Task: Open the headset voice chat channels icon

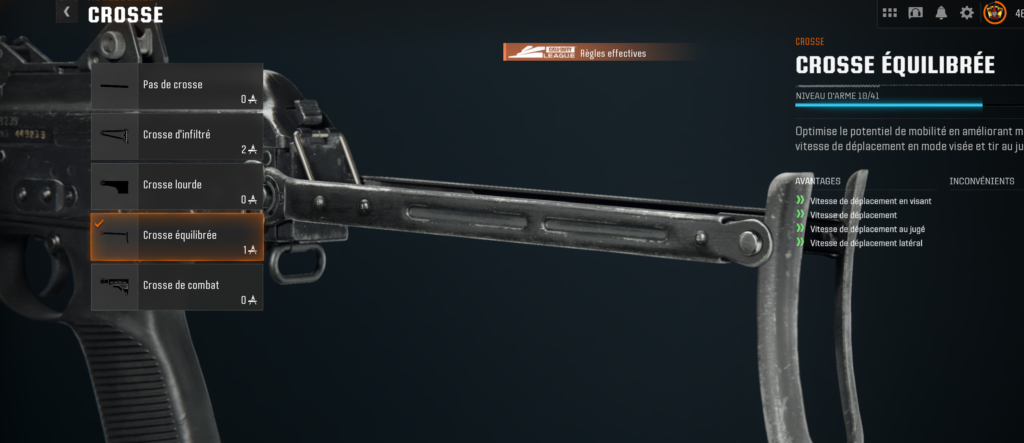Action: point(916,13)
